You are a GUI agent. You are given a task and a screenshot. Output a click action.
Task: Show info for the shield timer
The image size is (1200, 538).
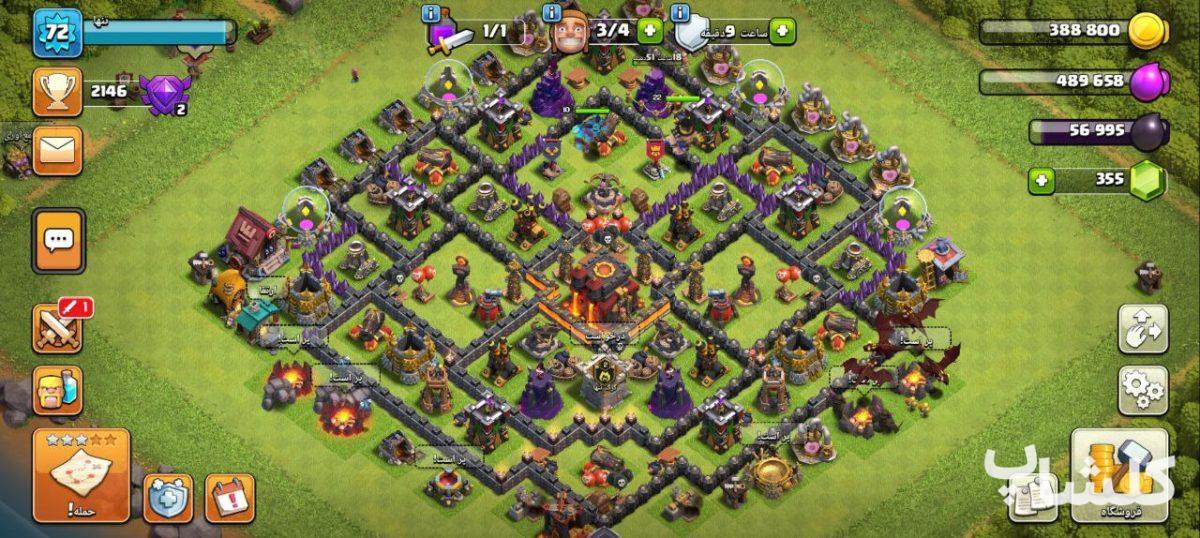pos(681,13)
